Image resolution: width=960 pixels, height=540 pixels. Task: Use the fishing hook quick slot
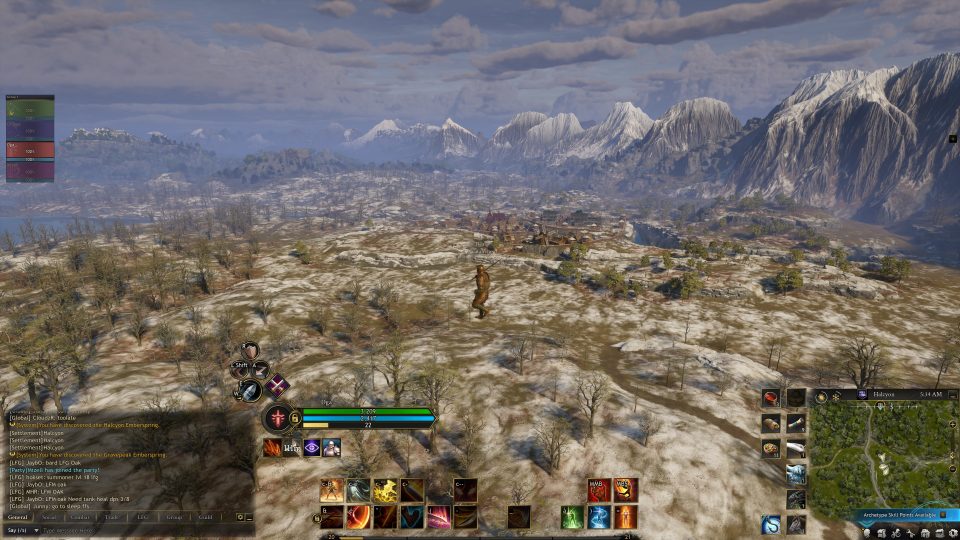pos(770,523)
